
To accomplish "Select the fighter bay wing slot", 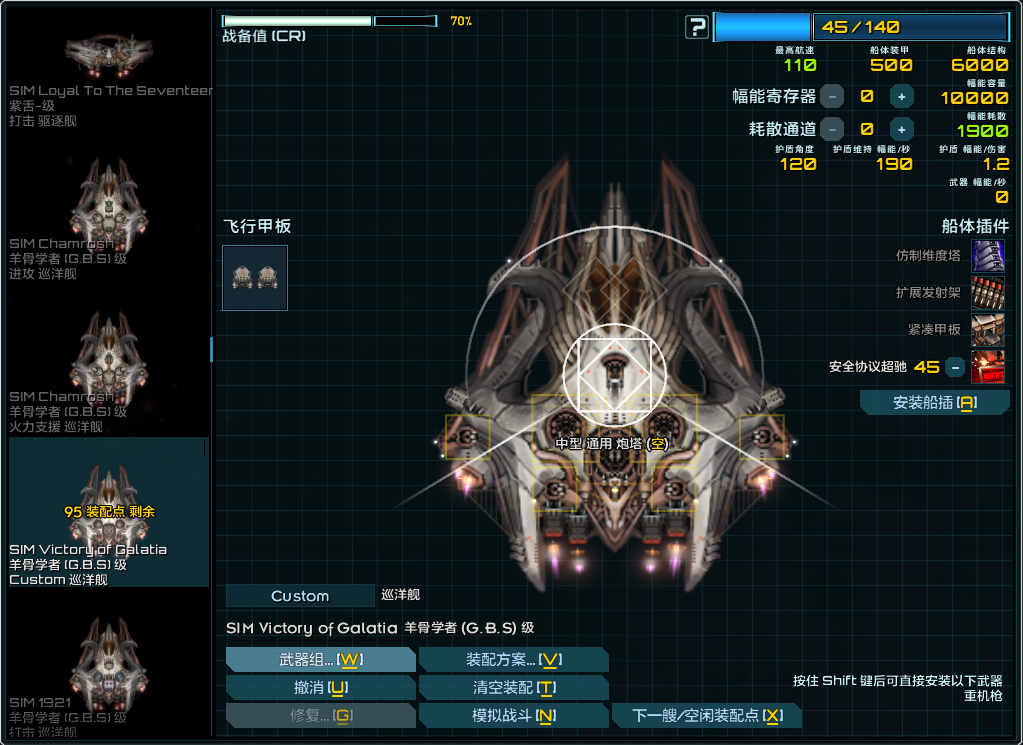I will pyautogui.click(x=255, y=278).
